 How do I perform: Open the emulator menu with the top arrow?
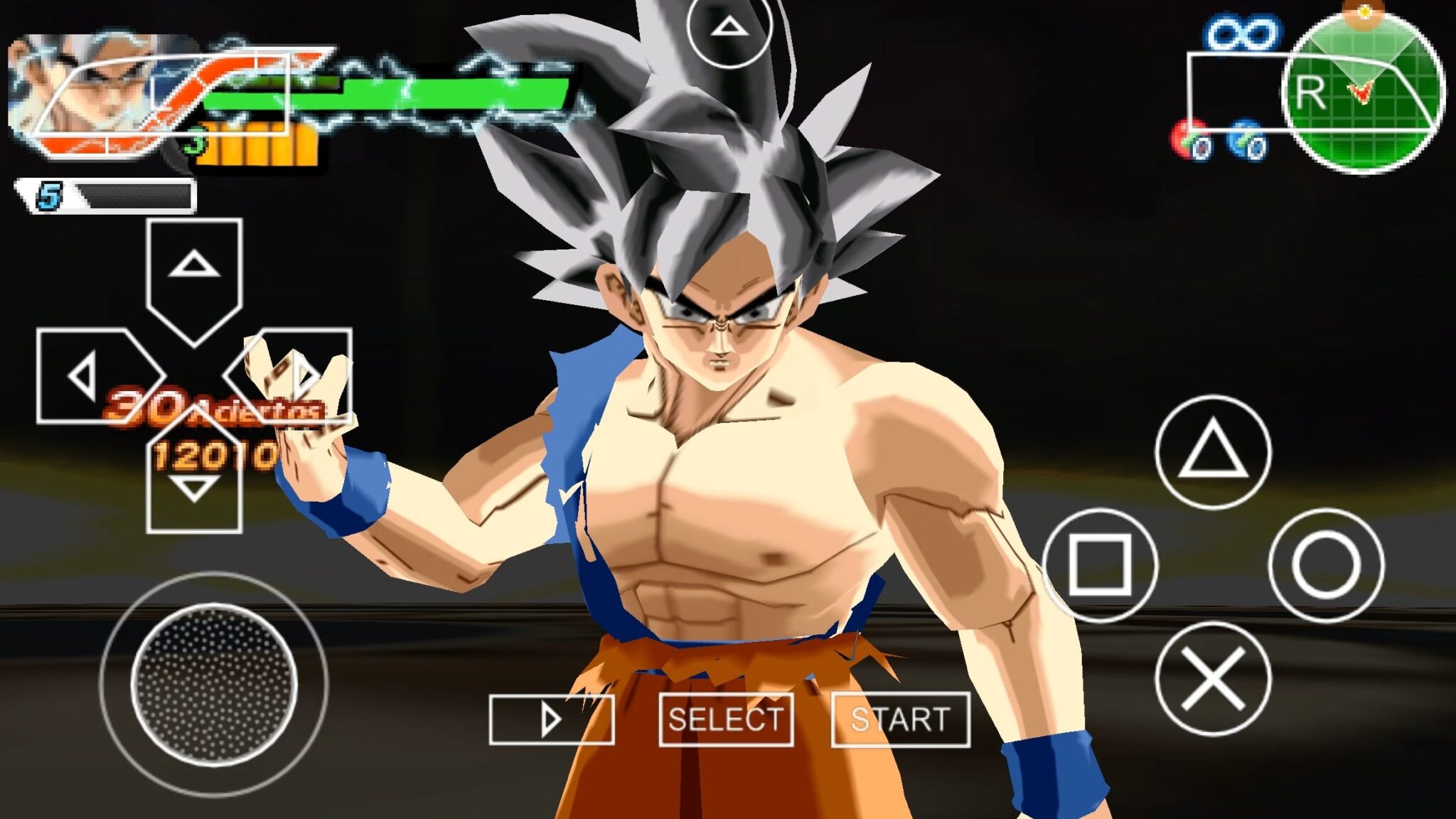click(x=729, y=28)
